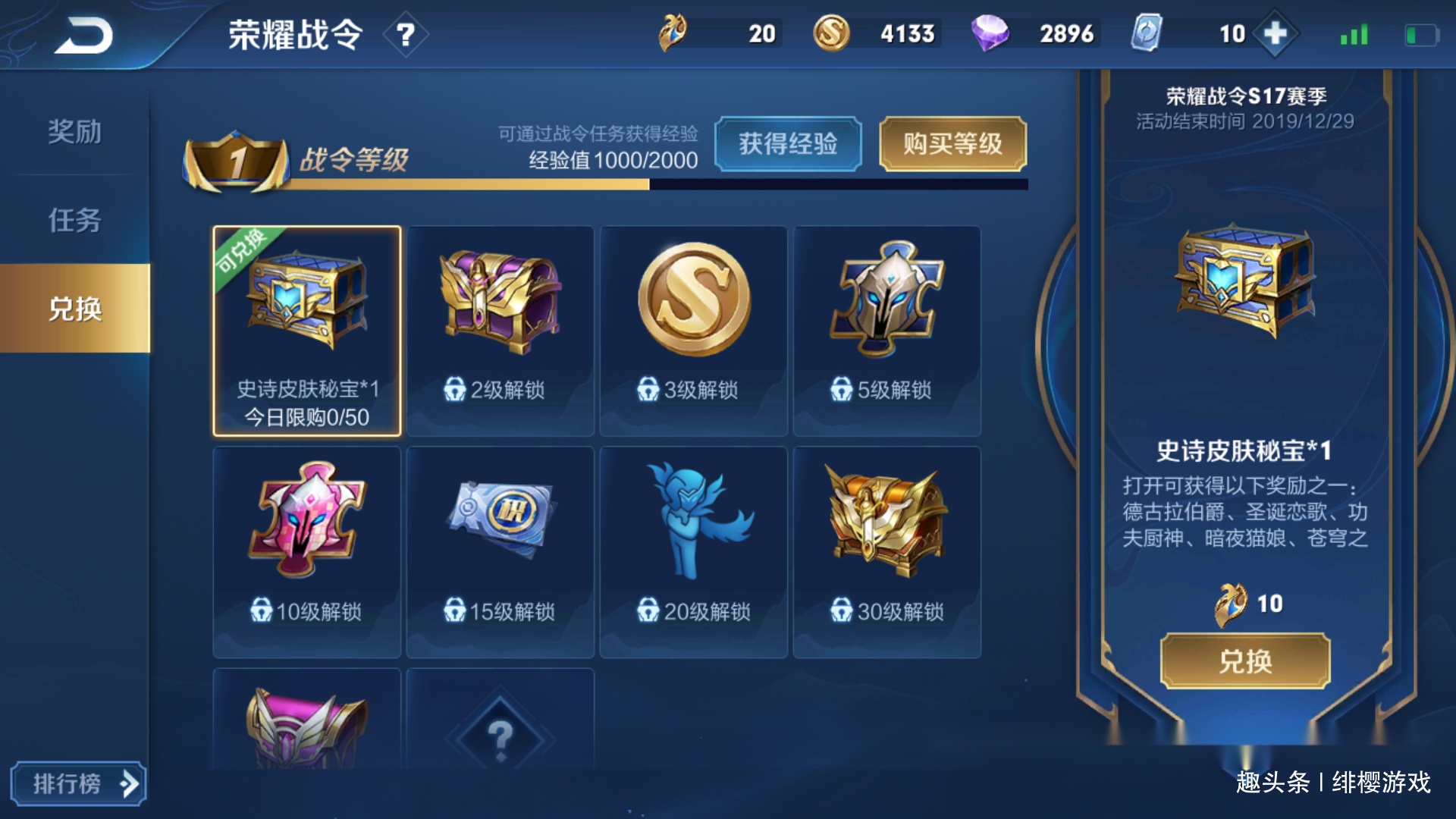This screenshot has width=1456, height=819.
Task: Click the plus icon to add vouchers
Action: click(x=1276, y=33)
